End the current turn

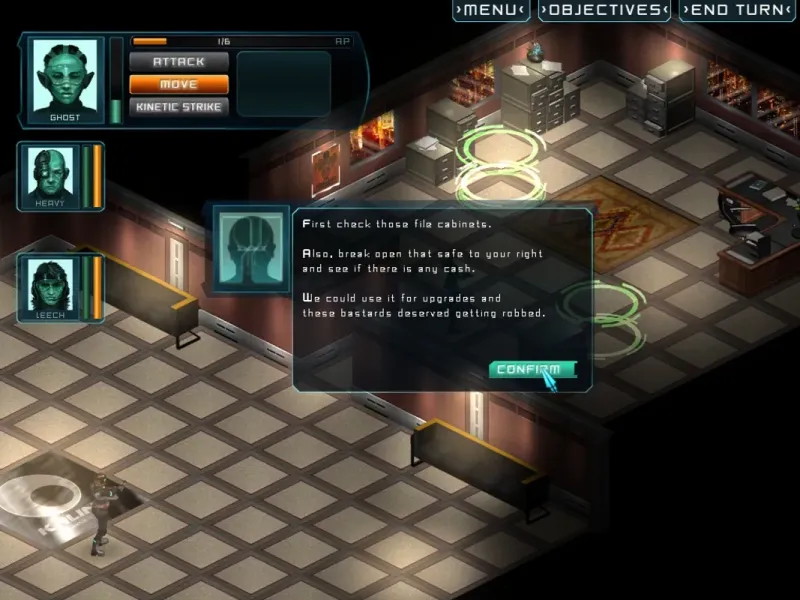click(736, 11)
